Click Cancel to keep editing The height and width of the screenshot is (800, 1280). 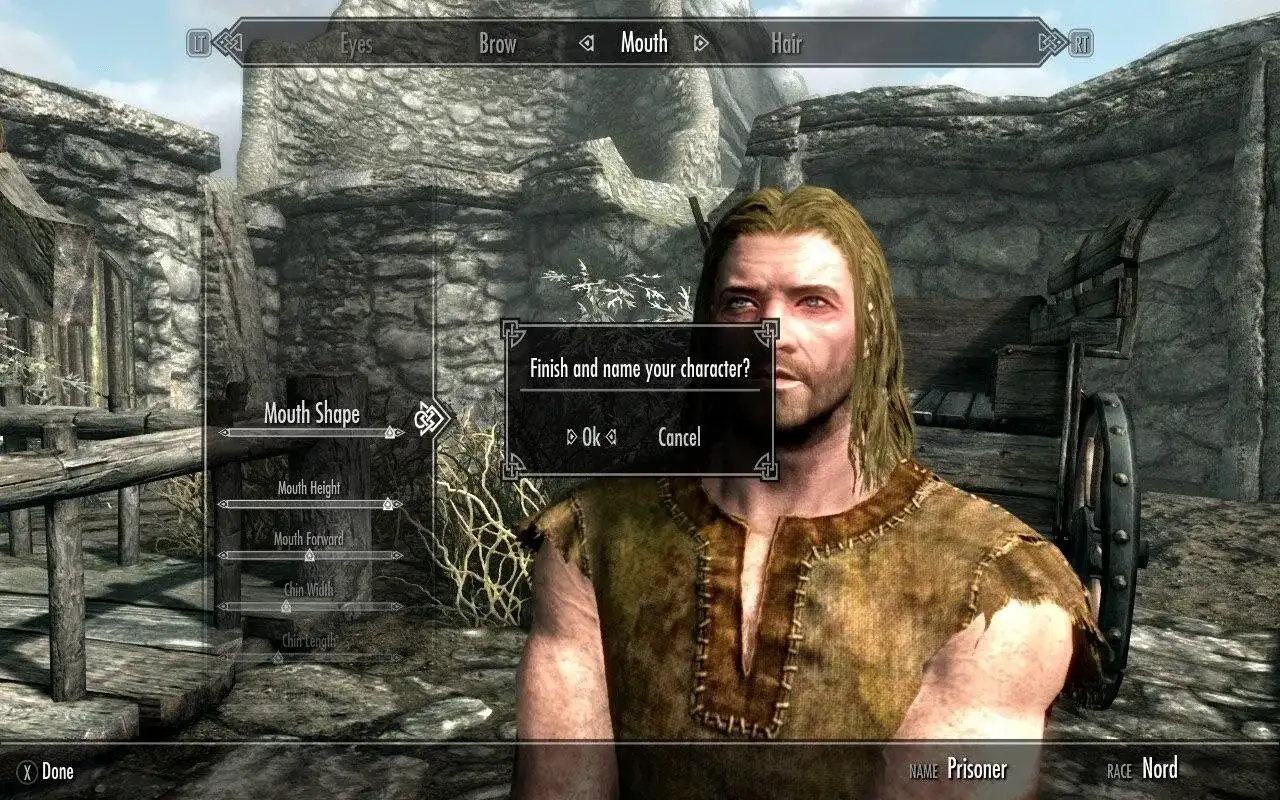pos(679,437)
